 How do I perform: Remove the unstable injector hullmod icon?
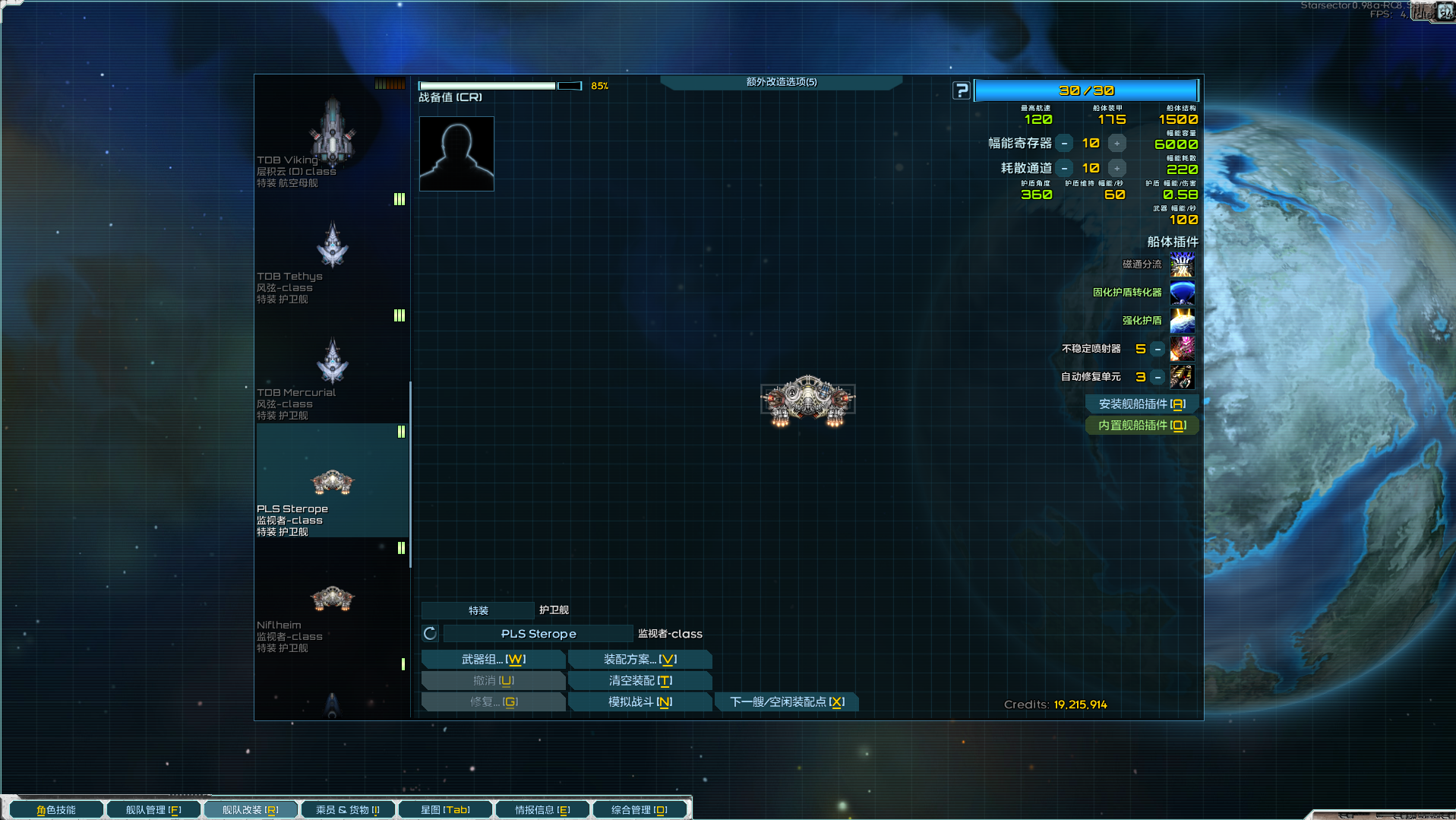pyautogui.click(x=1183, y=349)
